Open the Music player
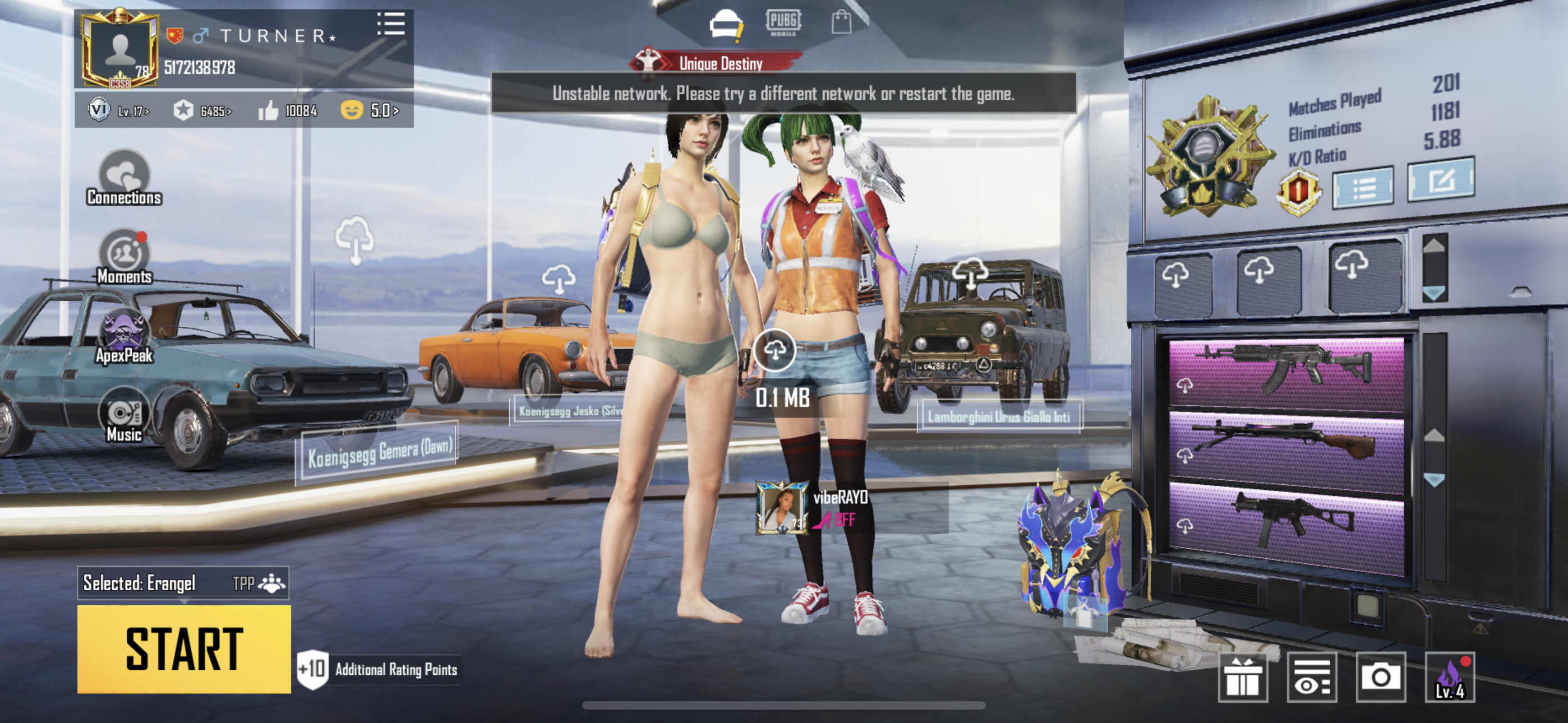The image size is (1568, 723). point(124,416)
